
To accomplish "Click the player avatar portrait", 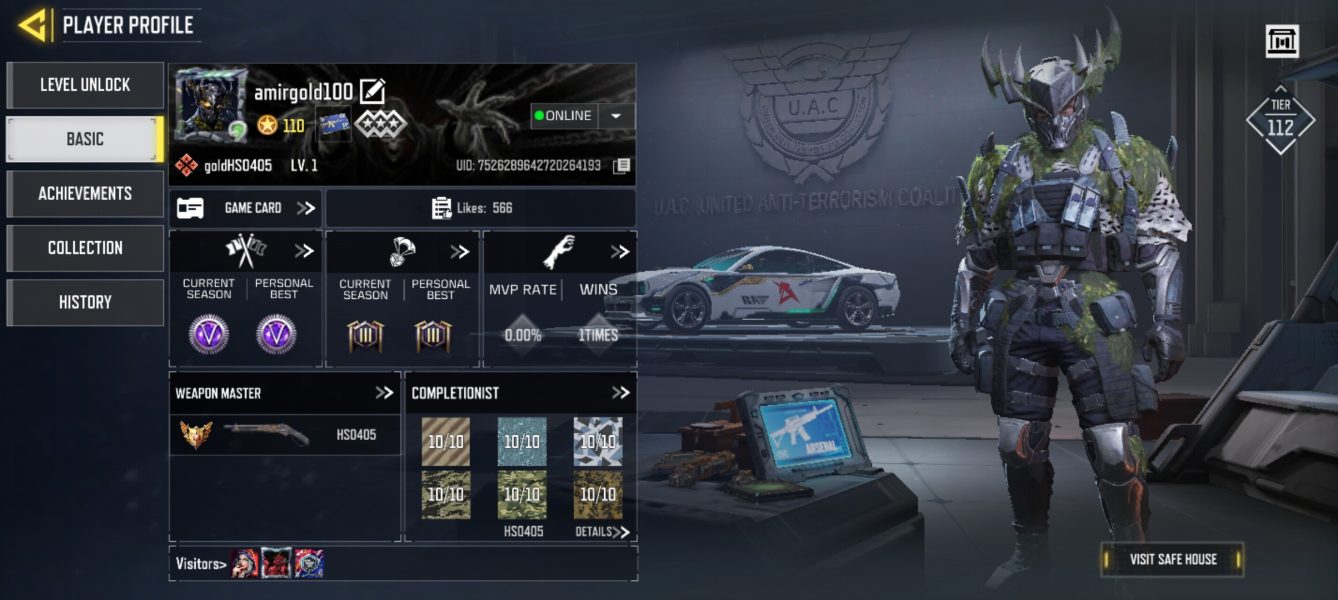I will [211, 104].
